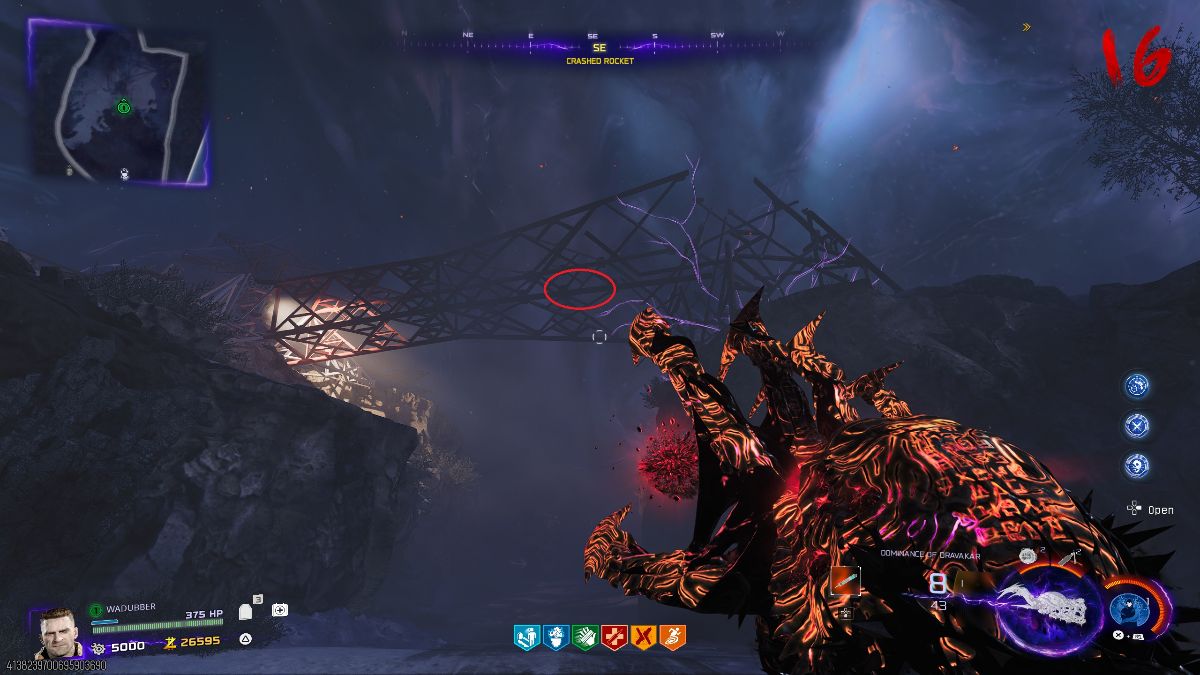Use the blue gobblegum with the X symbol
The width and height of the screenshot is (1200, 675).
click(x=1137, y=426)
